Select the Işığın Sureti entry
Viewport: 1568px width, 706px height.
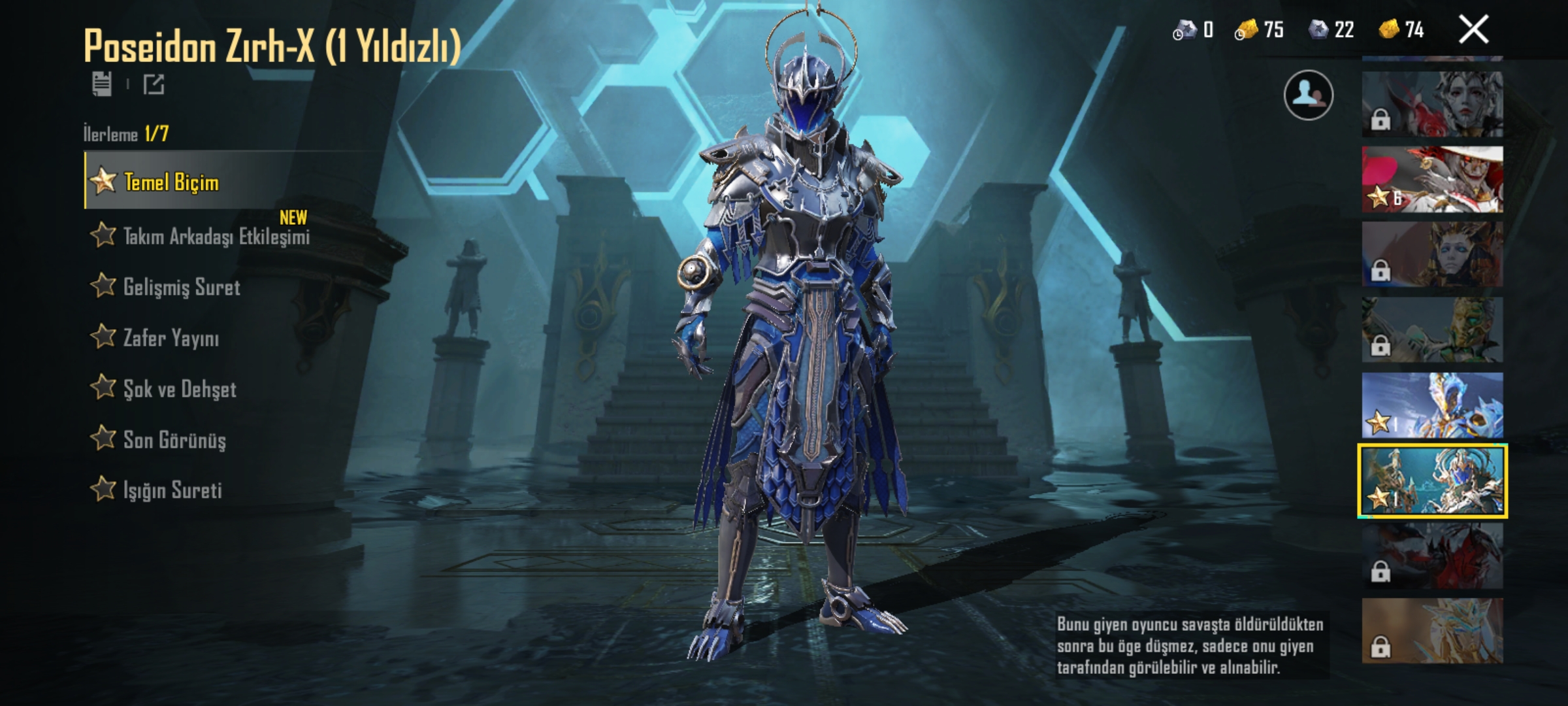(x=172, y=490)
